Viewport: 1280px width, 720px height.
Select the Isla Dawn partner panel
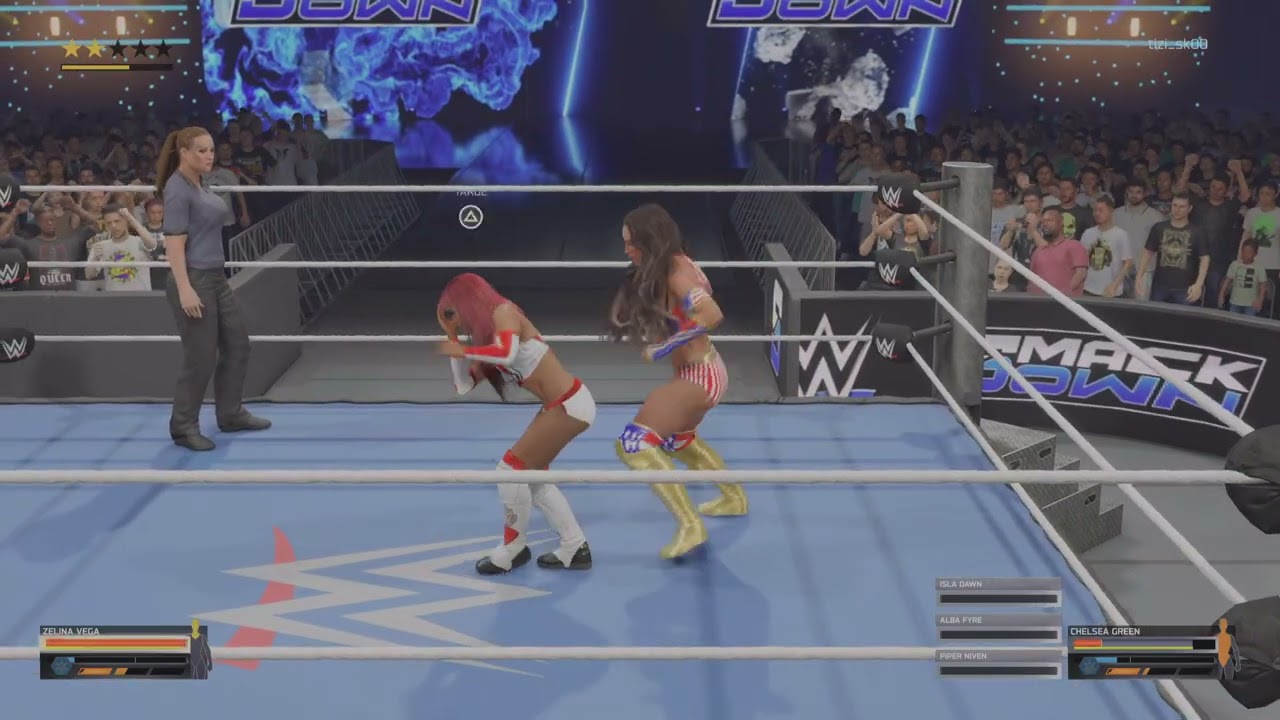[x=998, y=593]
